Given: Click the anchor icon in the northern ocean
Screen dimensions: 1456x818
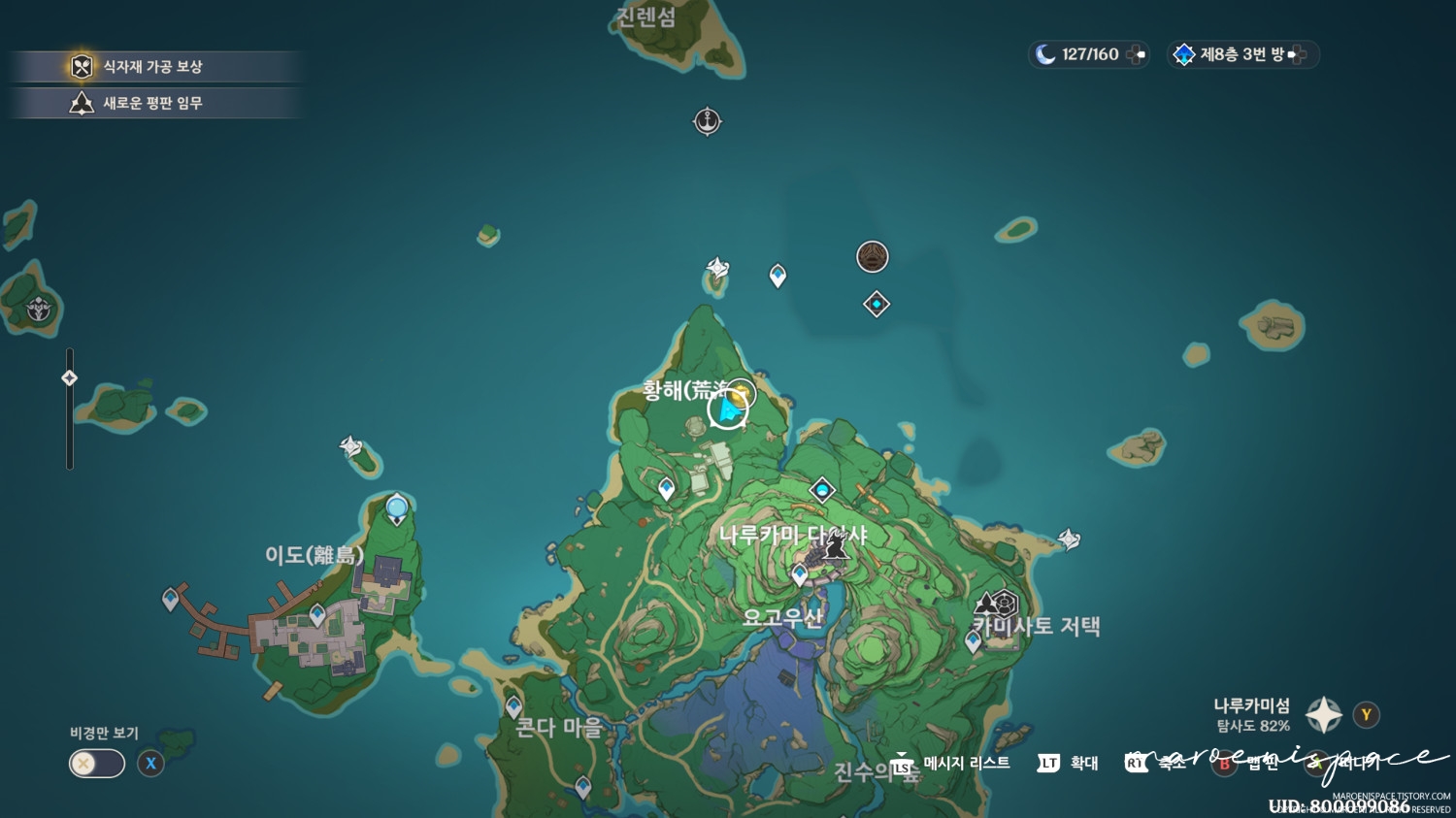Looking at the screenshot, I should (x=707, y=120).
